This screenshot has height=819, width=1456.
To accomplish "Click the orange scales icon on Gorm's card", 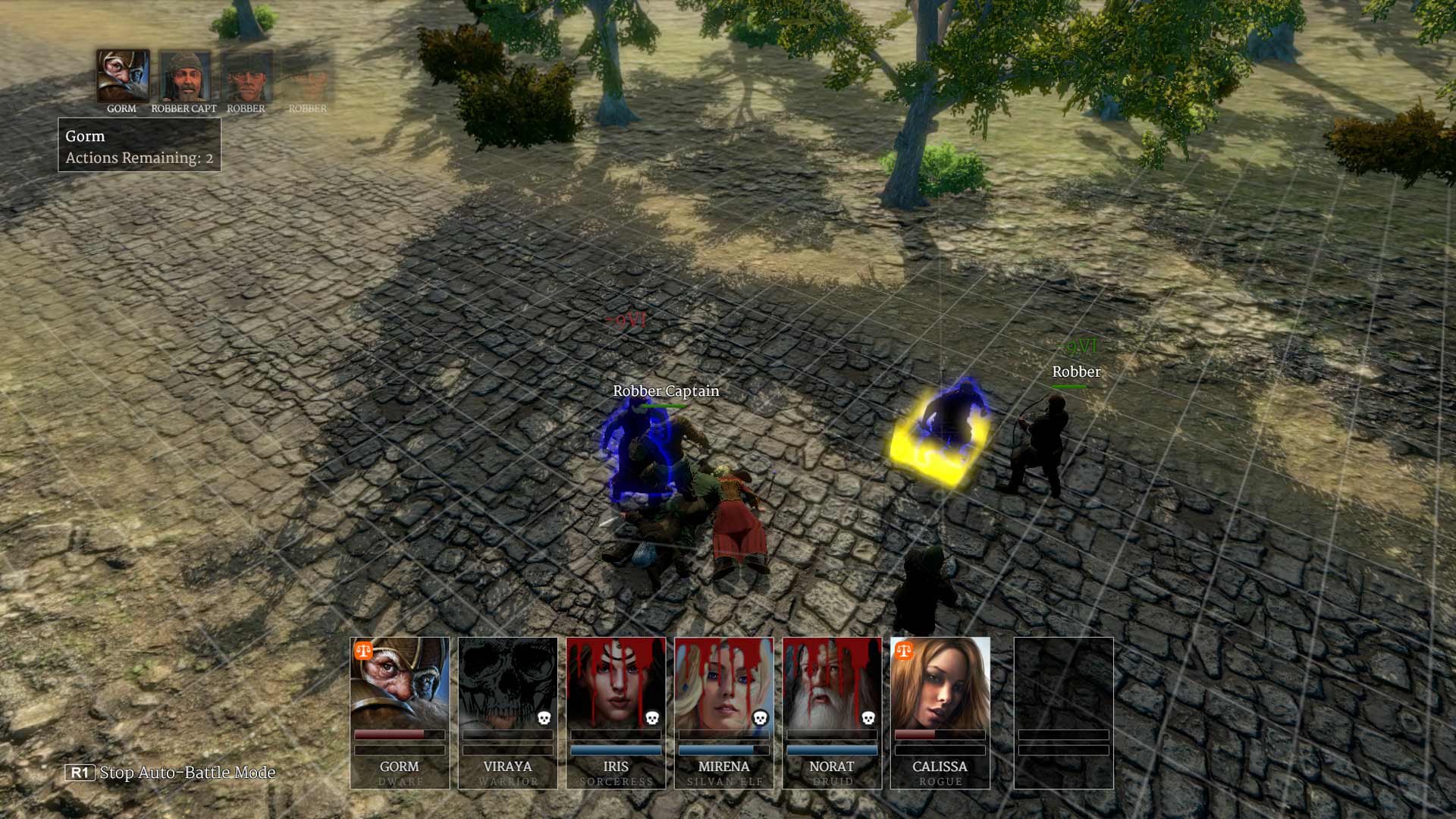I will (x=363, y=650).
